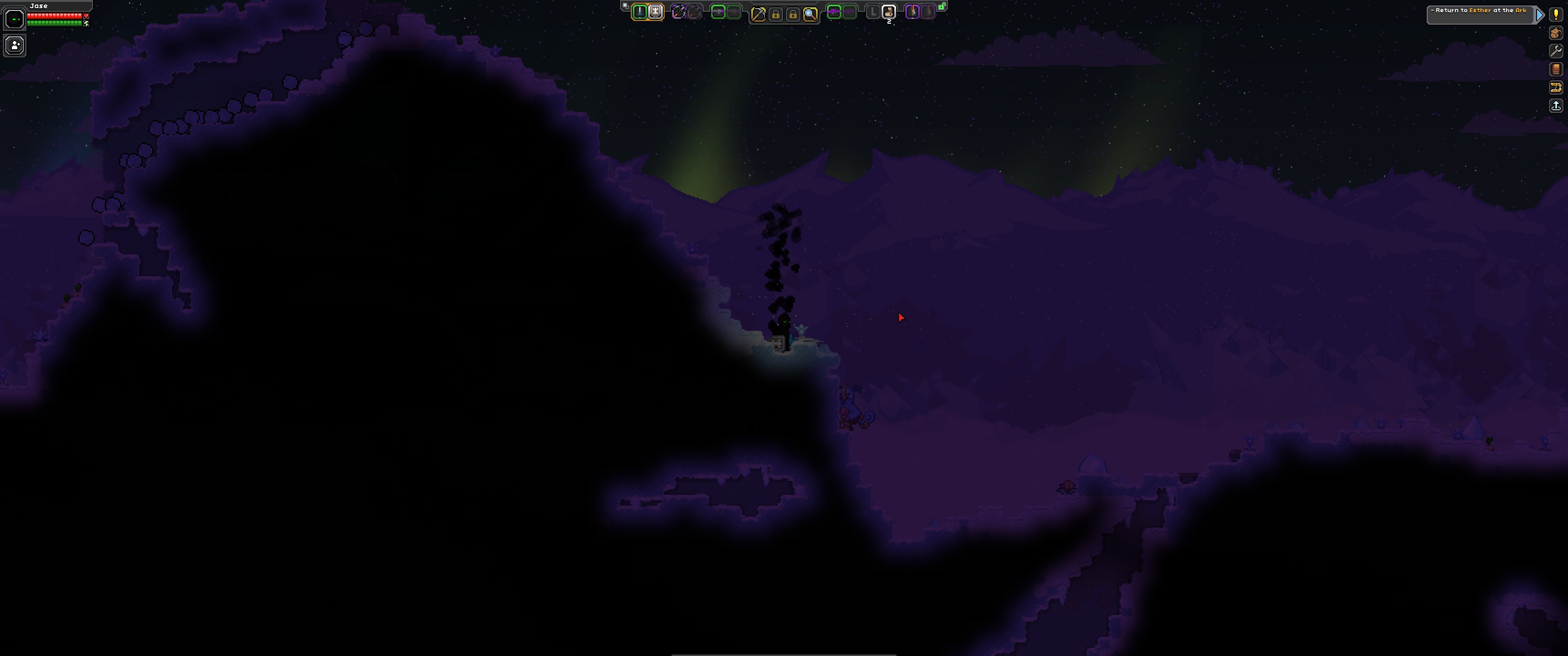Screen dimensions: 1568x656
Task: Toggle the green hotbar lock icon
Action: coord(942,7)
